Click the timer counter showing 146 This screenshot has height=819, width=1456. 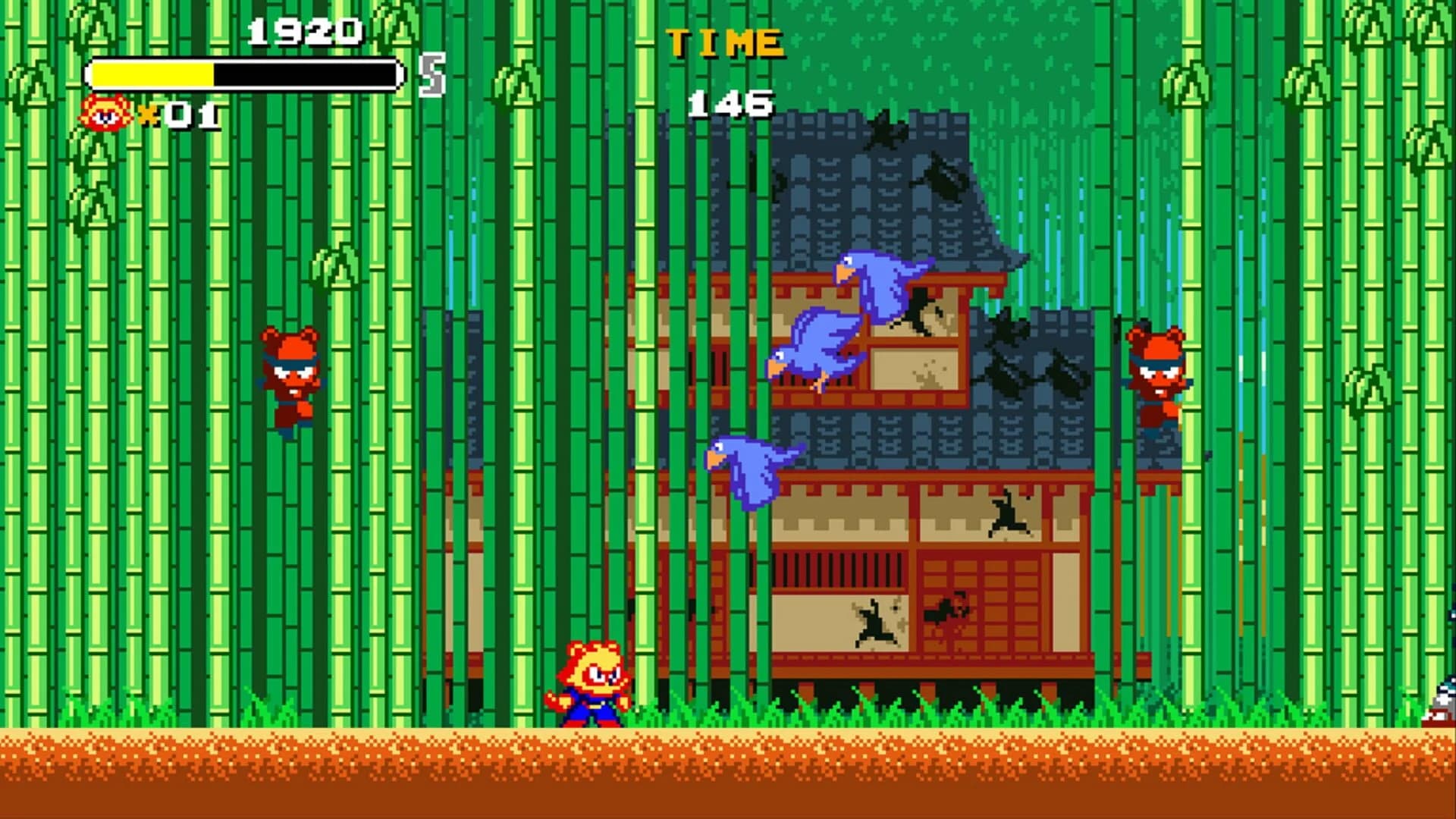(728, 106)
